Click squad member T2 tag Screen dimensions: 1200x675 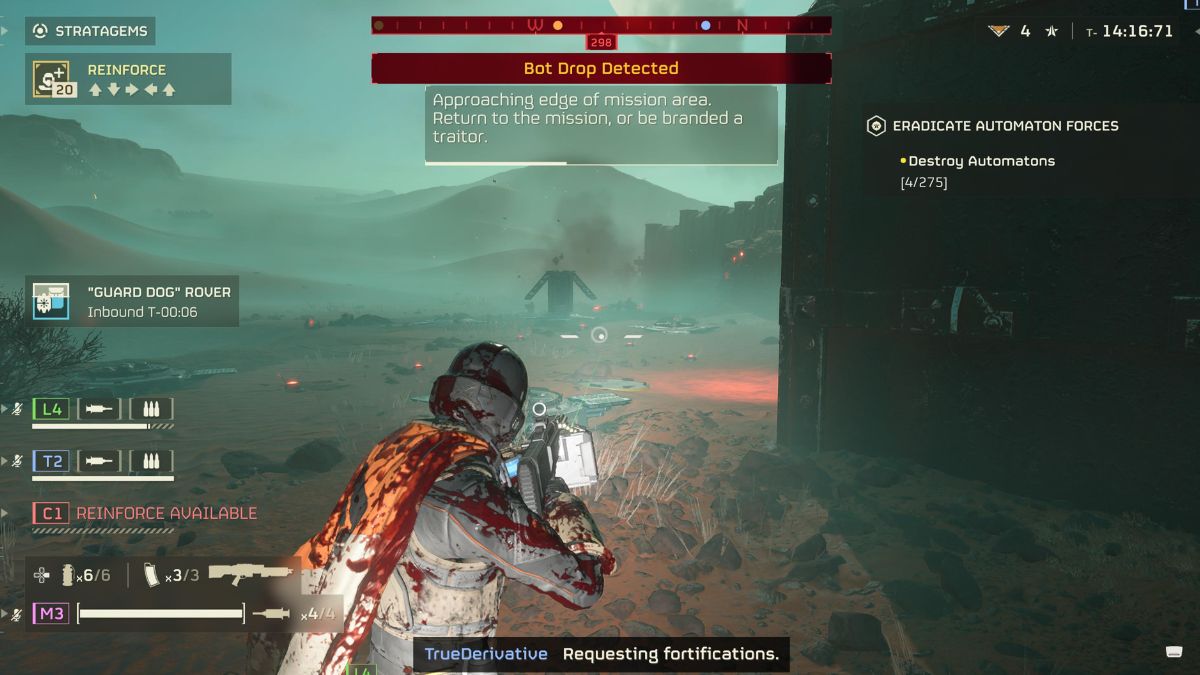point(51,460)
